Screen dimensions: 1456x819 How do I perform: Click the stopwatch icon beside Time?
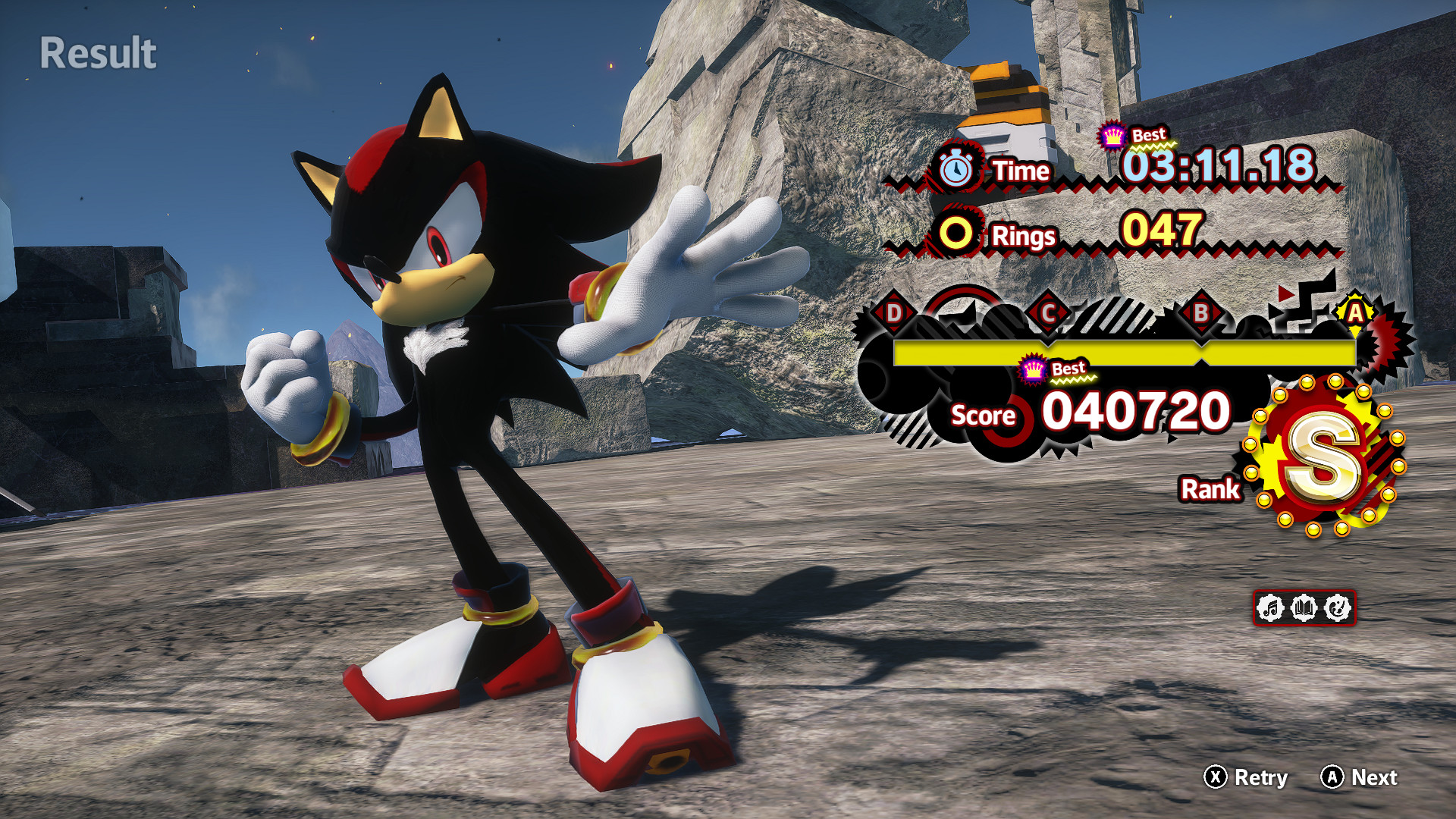(x=957, y=170)
